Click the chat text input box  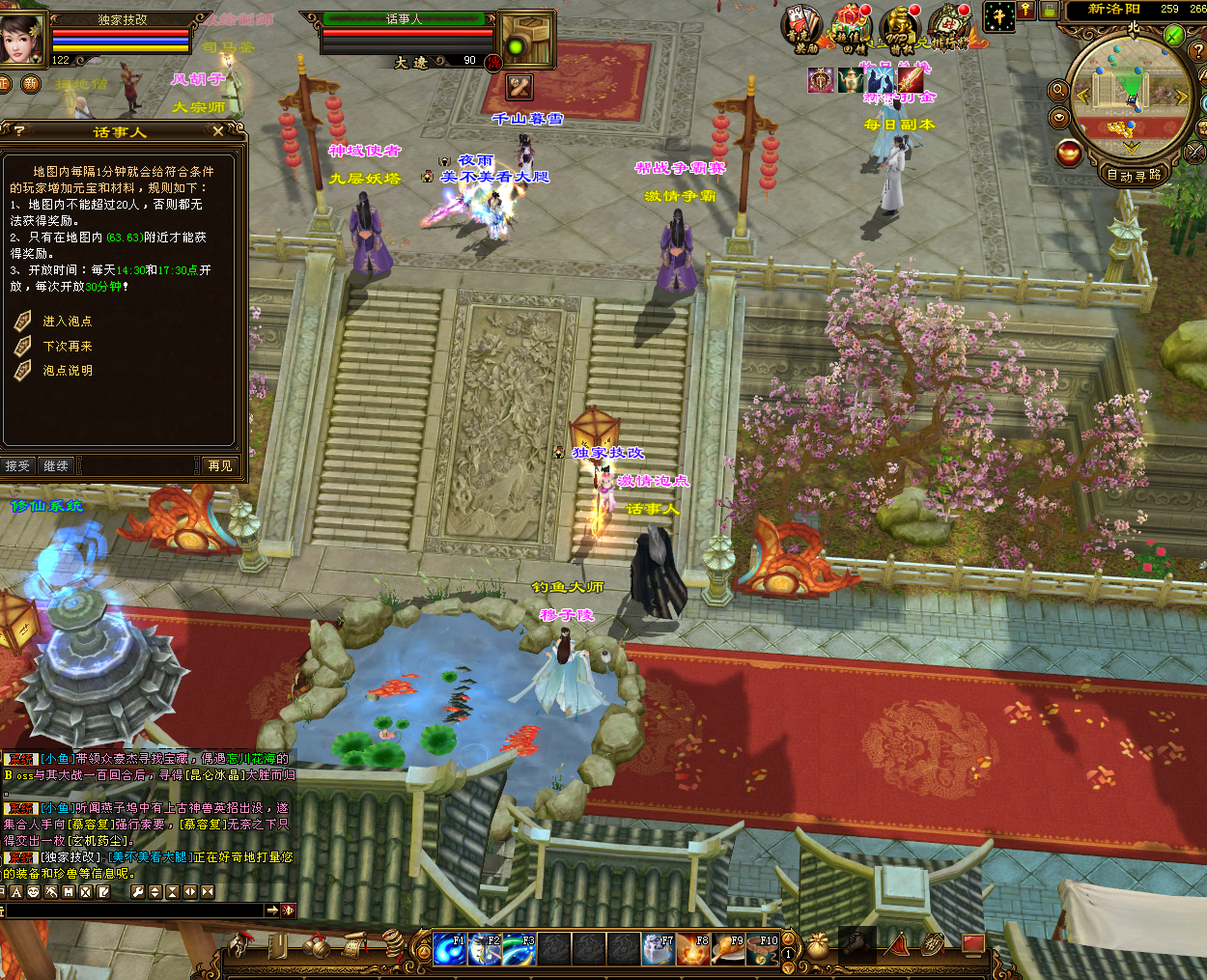pyautogui.click(x=135, y=910)
